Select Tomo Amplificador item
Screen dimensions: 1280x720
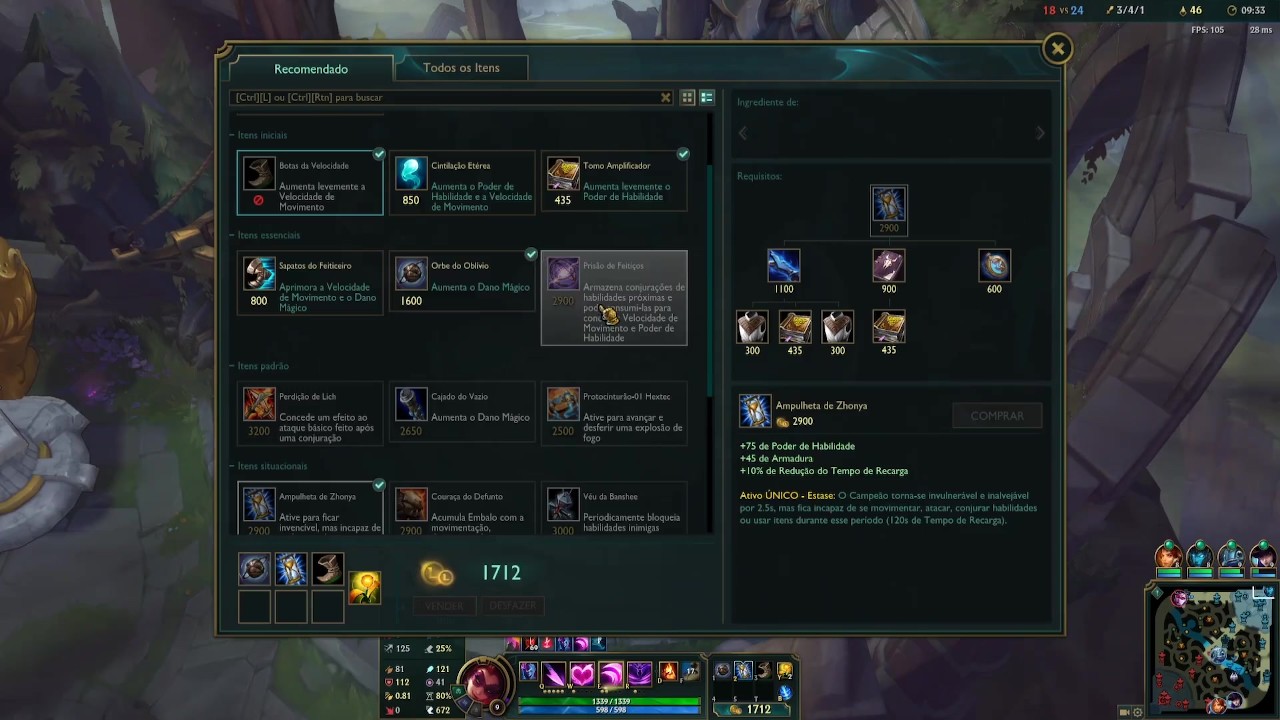point(614,182)
